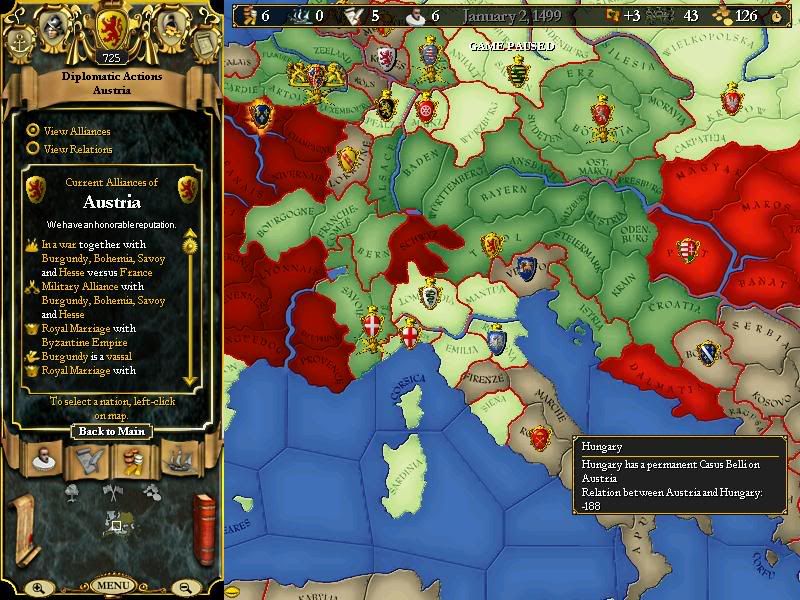This screenshot has width=800, height=600.
Task: Click the Back to Main button
Action: pos(111,432)
